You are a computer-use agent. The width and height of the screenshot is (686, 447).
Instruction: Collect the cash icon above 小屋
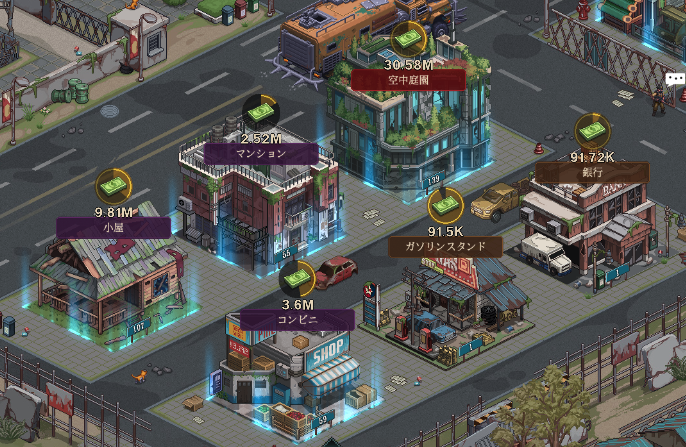[x=113, y=187]
